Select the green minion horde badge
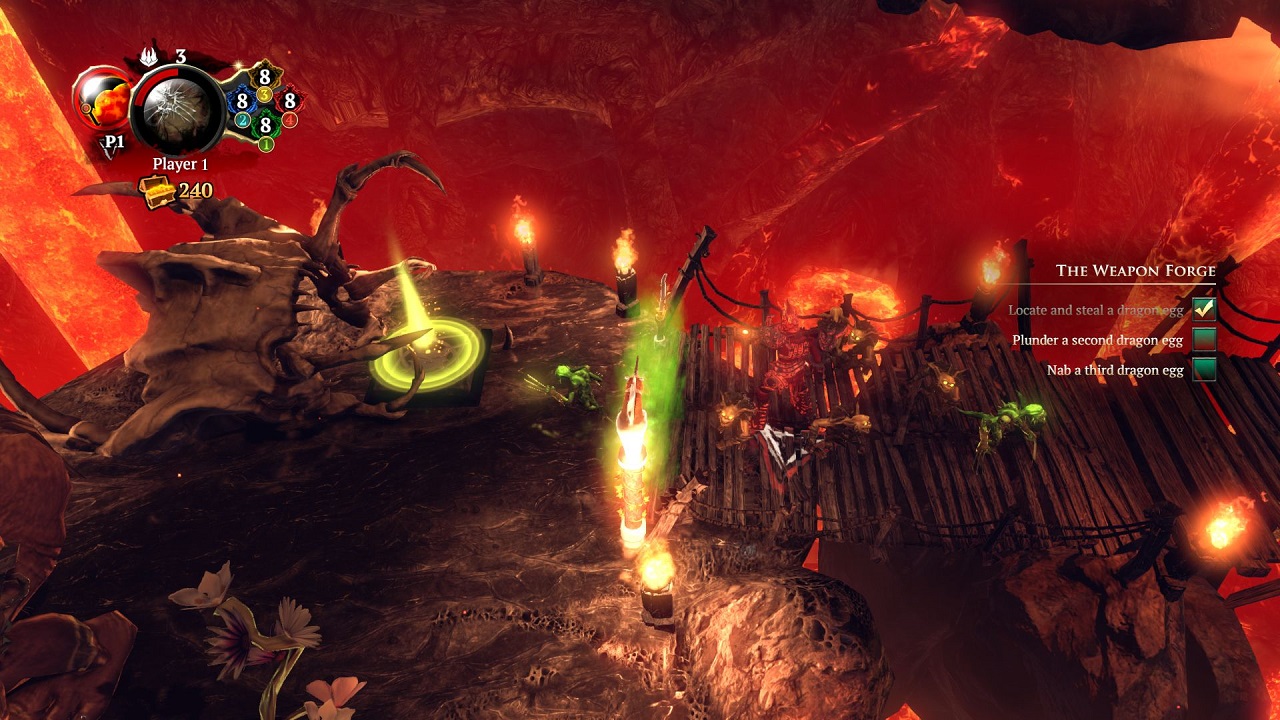The width and height of the screenshot is (1280, 720). pyautogui.click(x=265, y=126)
